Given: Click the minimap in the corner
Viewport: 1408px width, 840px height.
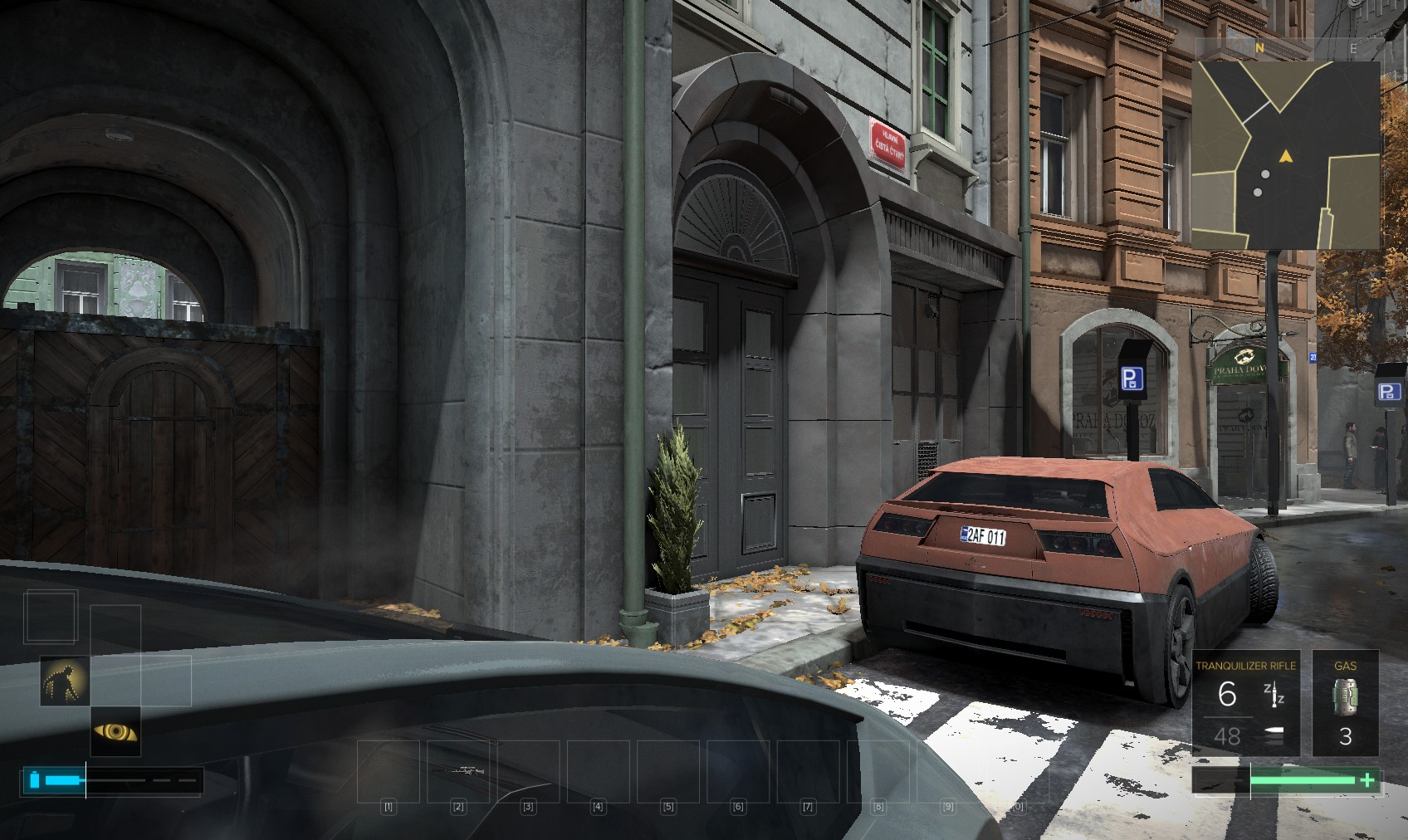Looking at the screenshot, I should point(1286,154).
